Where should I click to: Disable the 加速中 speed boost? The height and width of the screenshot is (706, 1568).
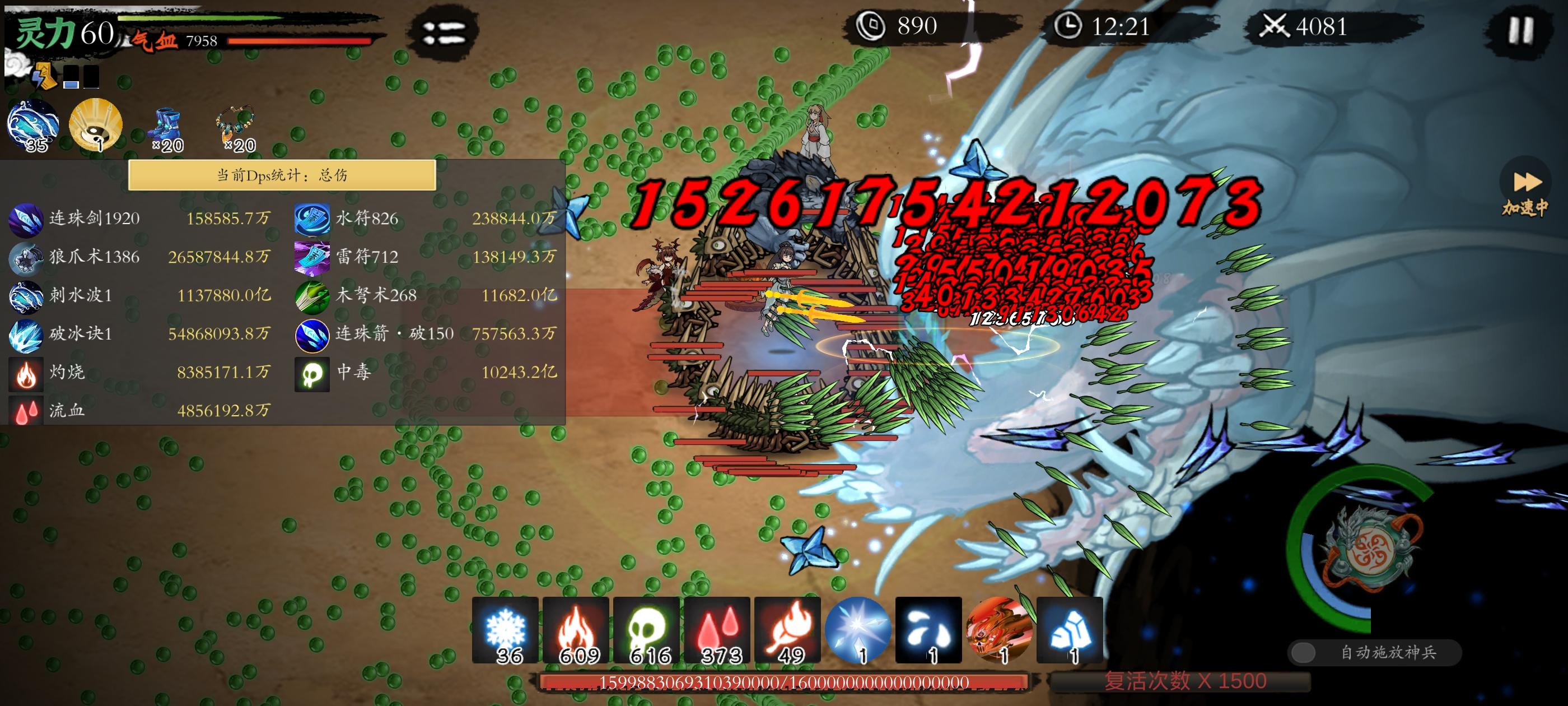(x=1526, y=182)
